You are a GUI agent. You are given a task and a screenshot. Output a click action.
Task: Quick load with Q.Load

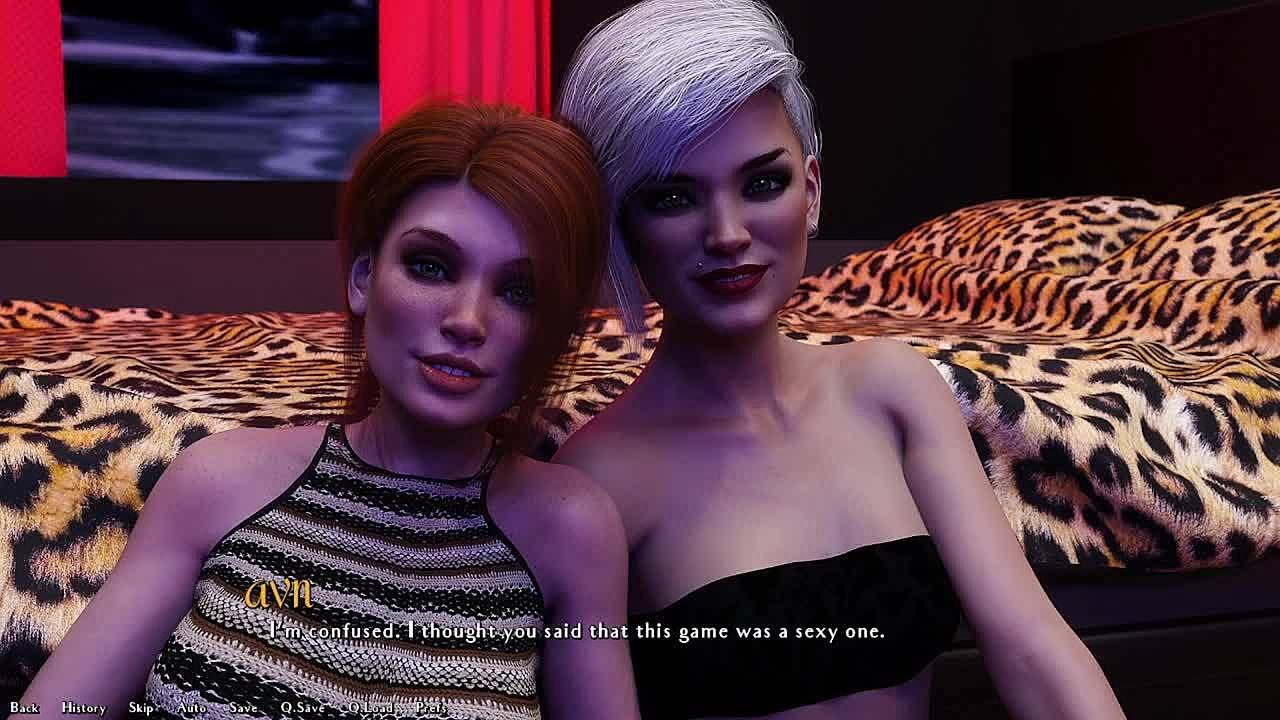point(370,708)
